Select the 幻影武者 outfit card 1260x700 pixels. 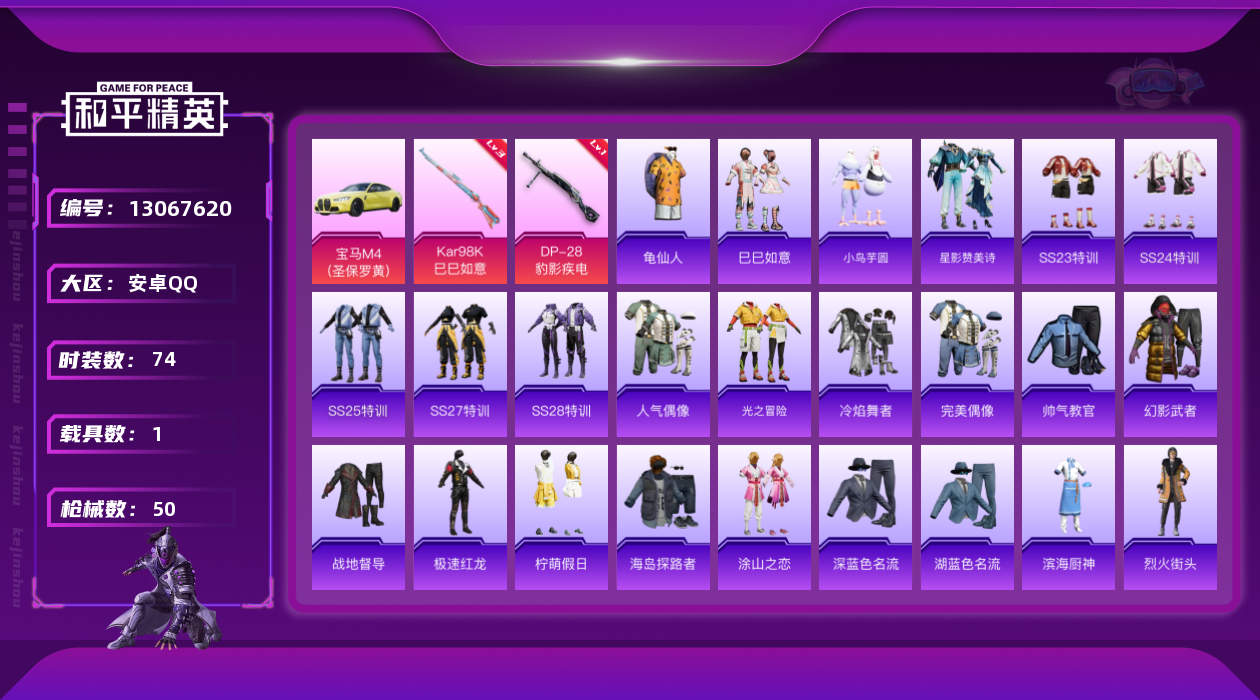coord(1170,364)
